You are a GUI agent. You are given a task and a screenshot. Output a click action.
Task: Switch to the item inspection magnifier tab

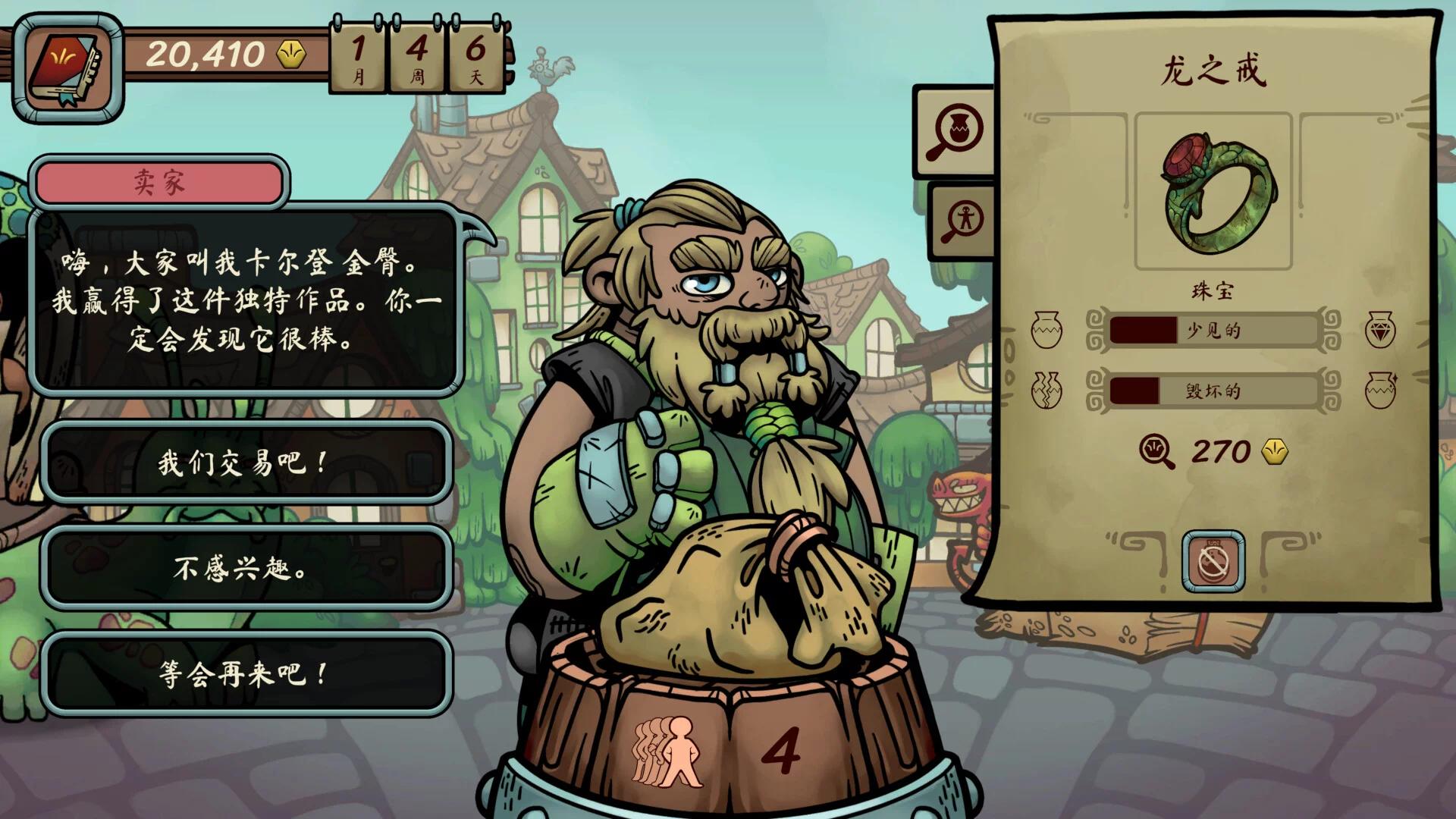959,132
